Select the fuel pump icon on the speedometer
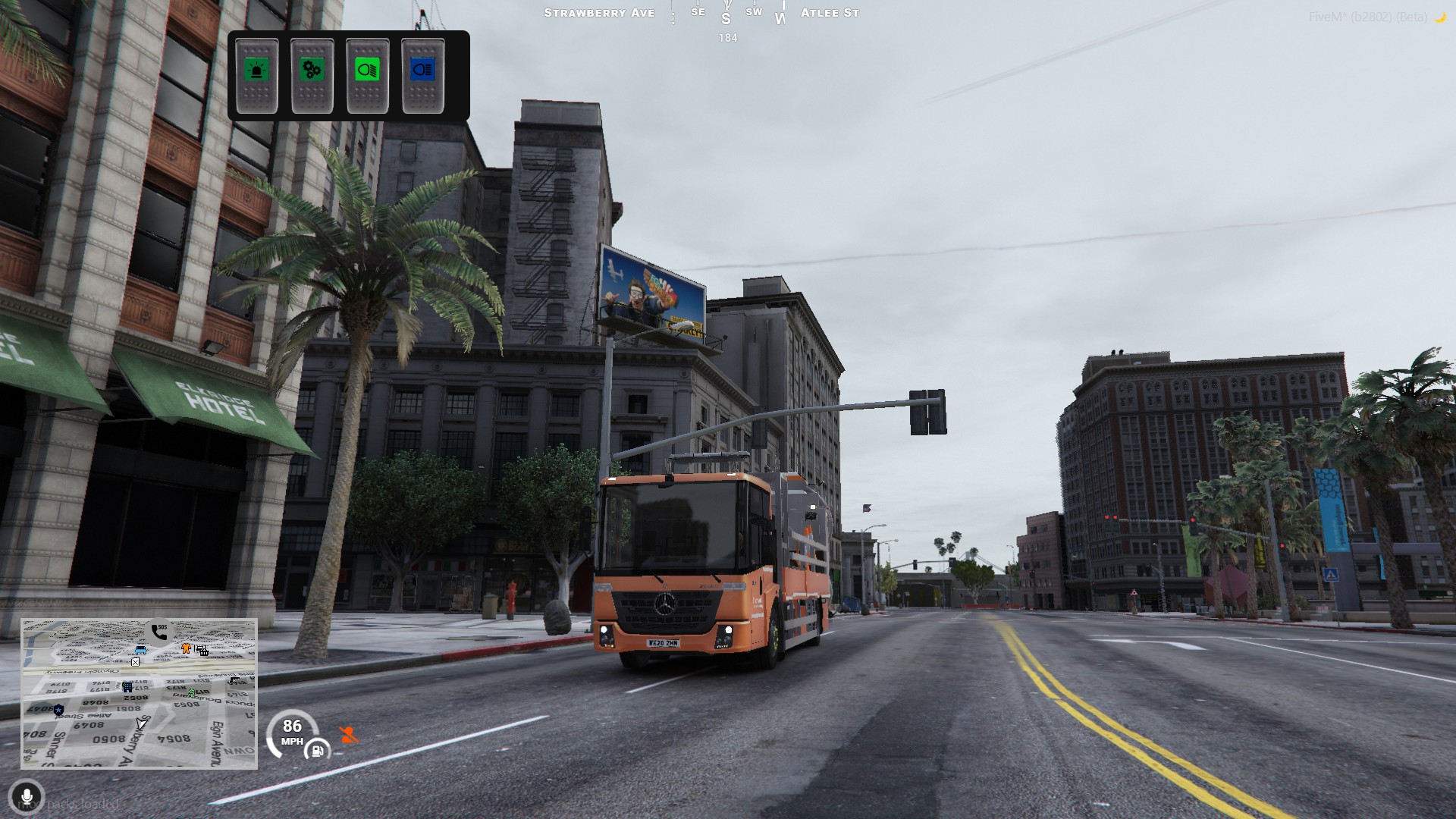Viewport: 1456px width, 819px height. tap(318, 752)
